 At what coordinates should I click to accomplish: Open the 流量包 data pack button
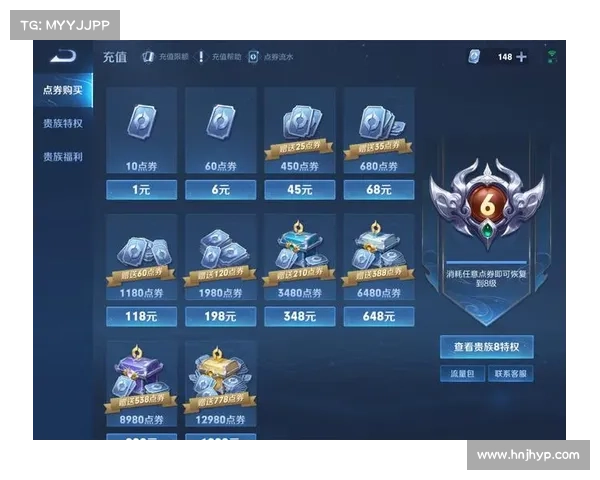pos(463,374)
